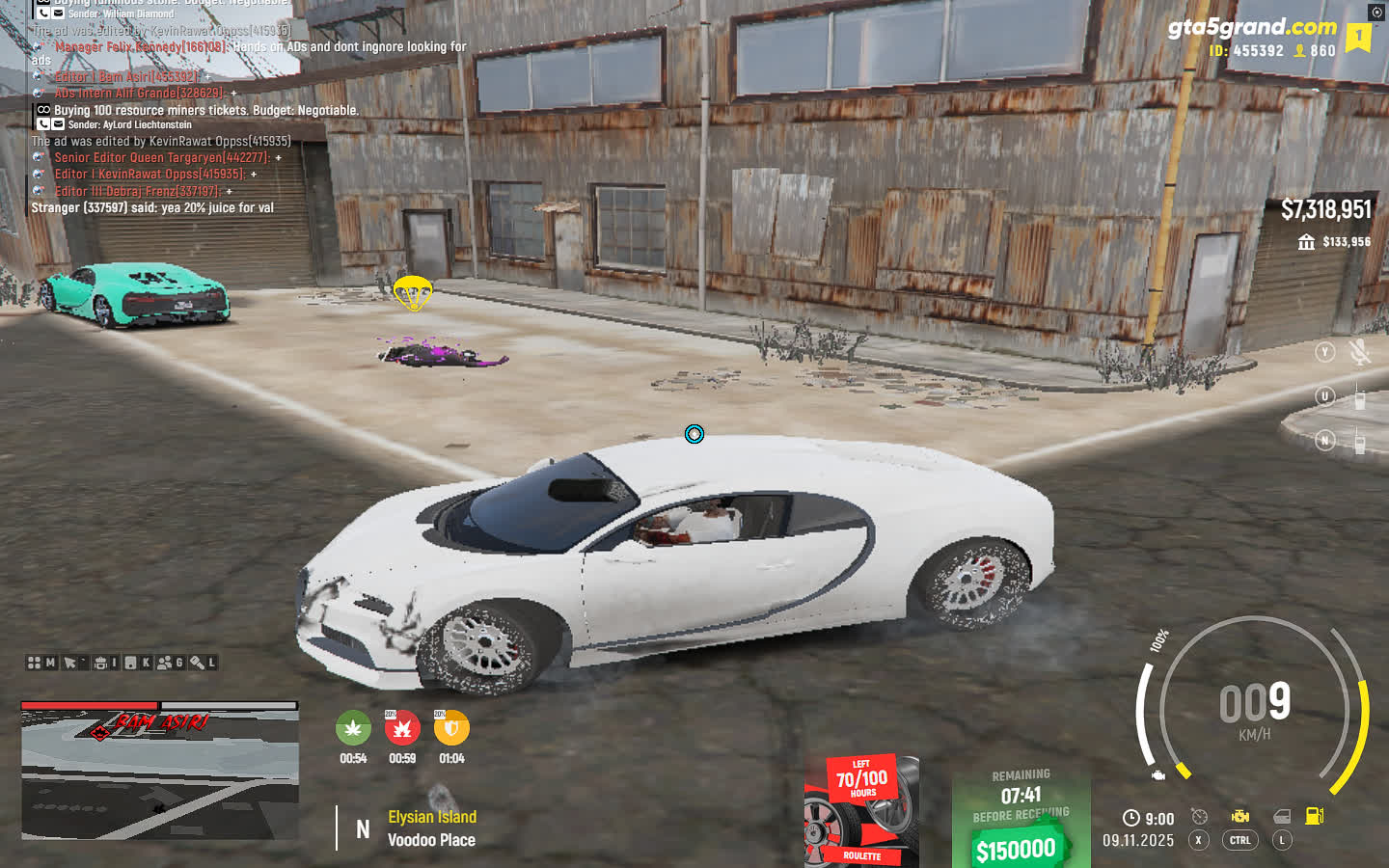Open the AyLord Liechtenstein ad message in chat

205,111
